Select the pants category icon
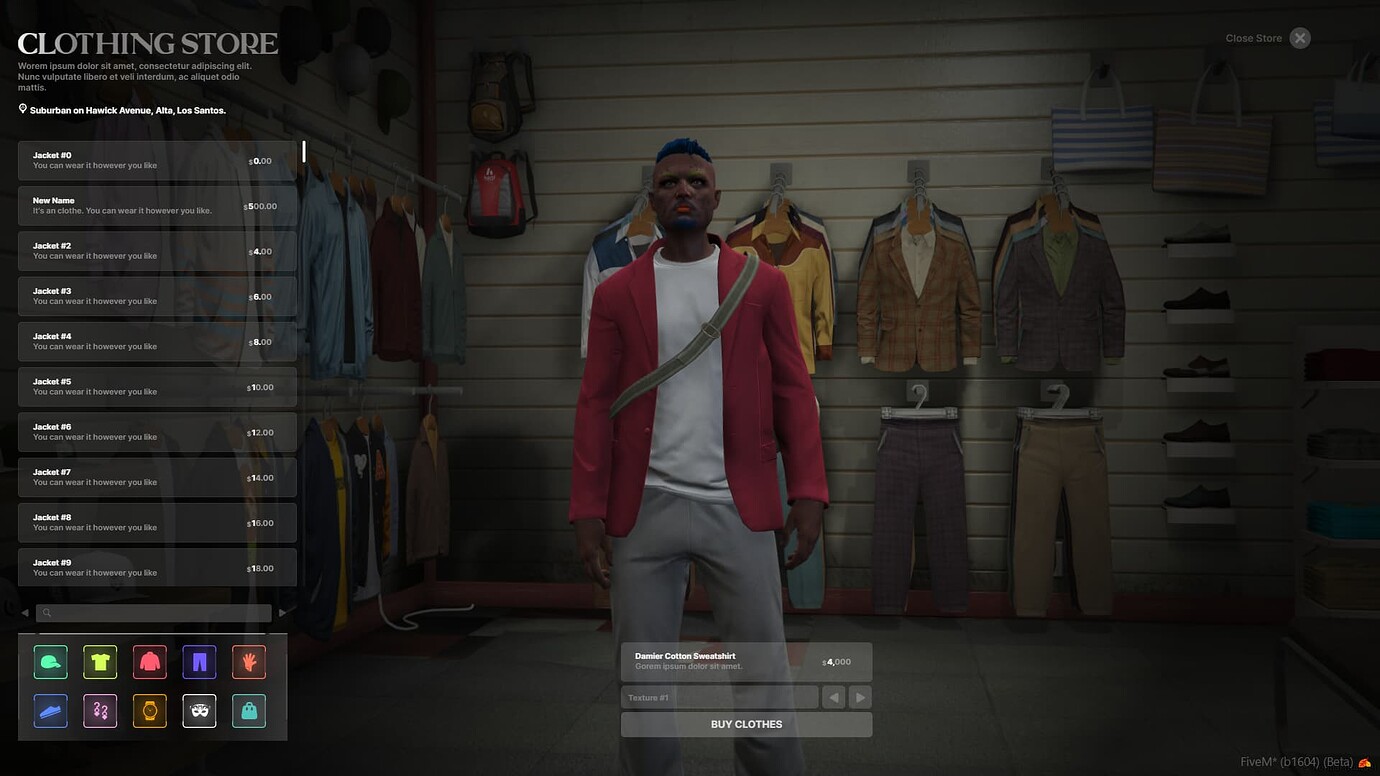 pyautogui.click(x=198, y=661)
